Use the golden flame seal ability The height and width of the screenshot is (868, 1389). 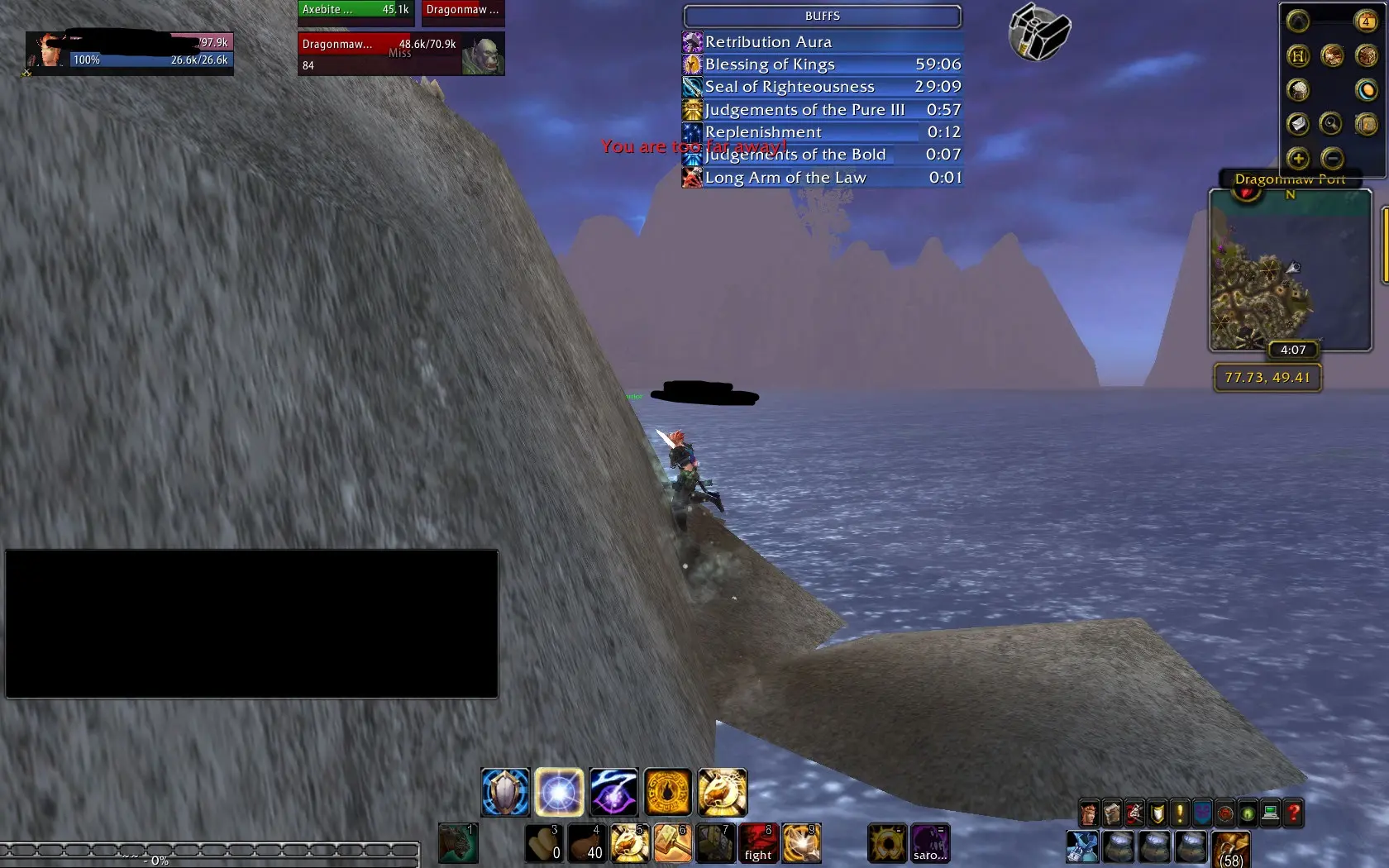(668, 792)
